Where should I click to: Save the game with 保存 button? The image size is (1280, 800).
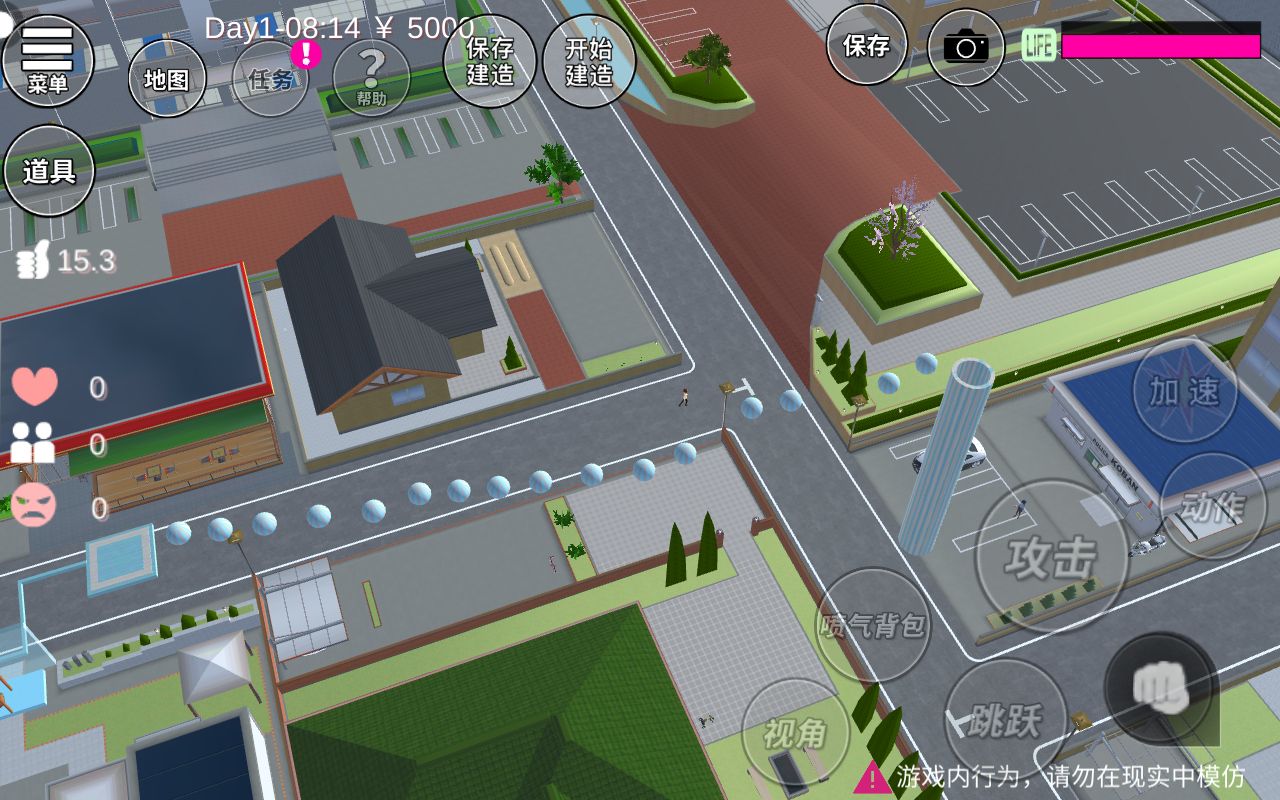(x=866, y=45)
